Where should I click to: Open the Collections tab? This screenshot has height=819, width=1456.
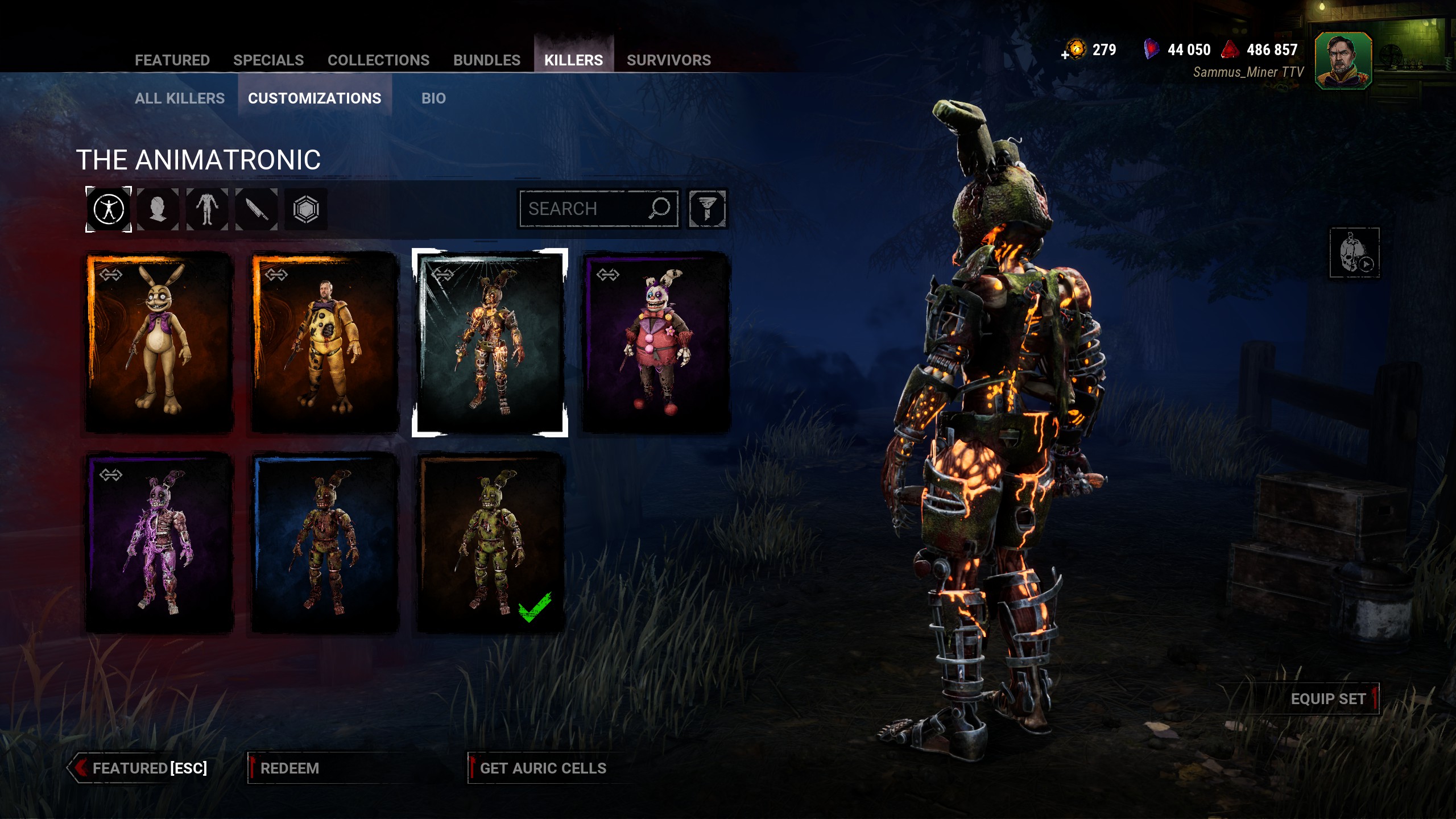coord(378,60)
